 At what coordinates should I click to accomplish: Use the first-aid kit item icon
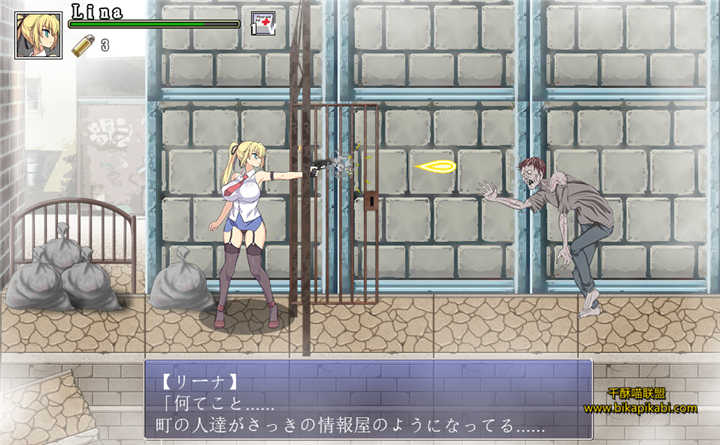(x=263, y=23)
